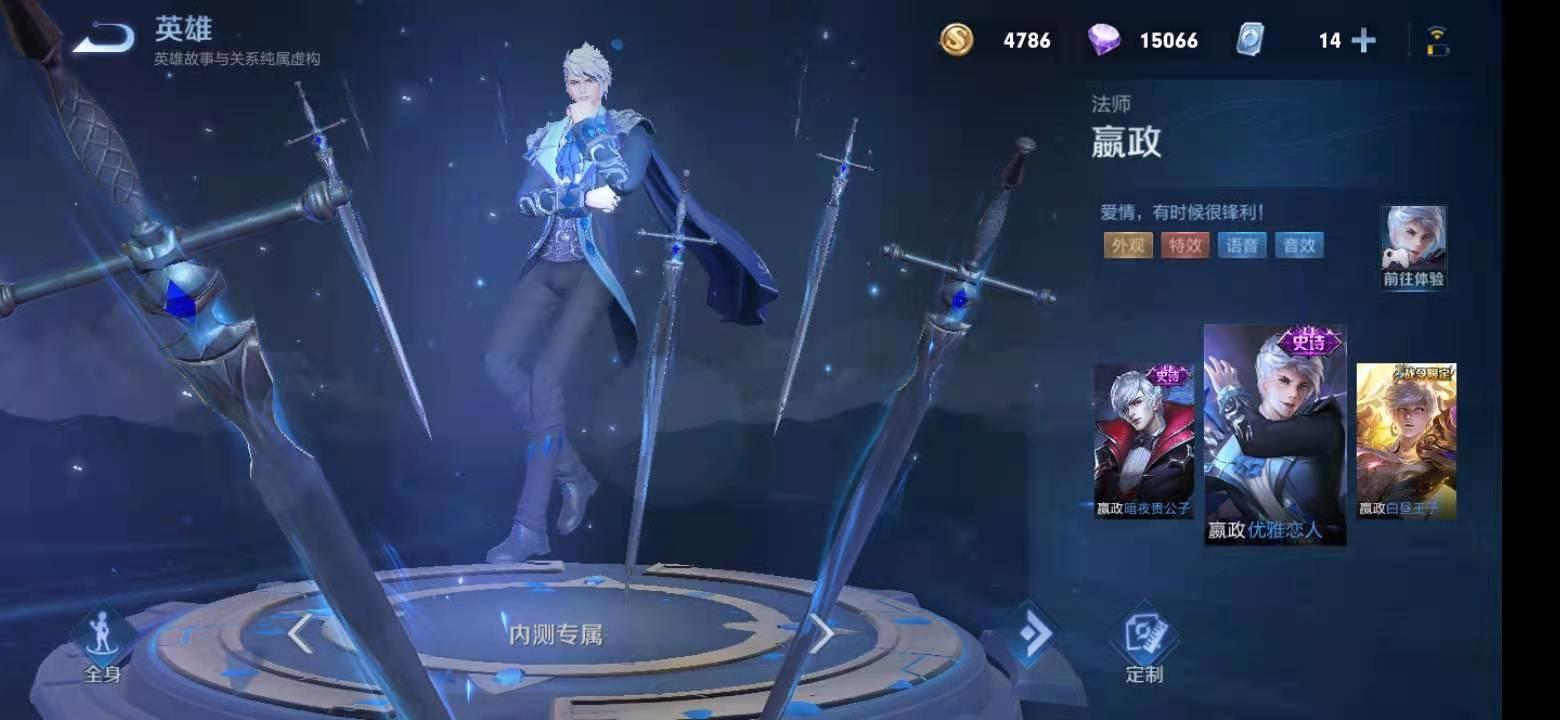Image resolution: width=1560 pixels, height=720 pixels.
Task: Toggle the 特效 effects tag
Action: (x=1185, y=243)
